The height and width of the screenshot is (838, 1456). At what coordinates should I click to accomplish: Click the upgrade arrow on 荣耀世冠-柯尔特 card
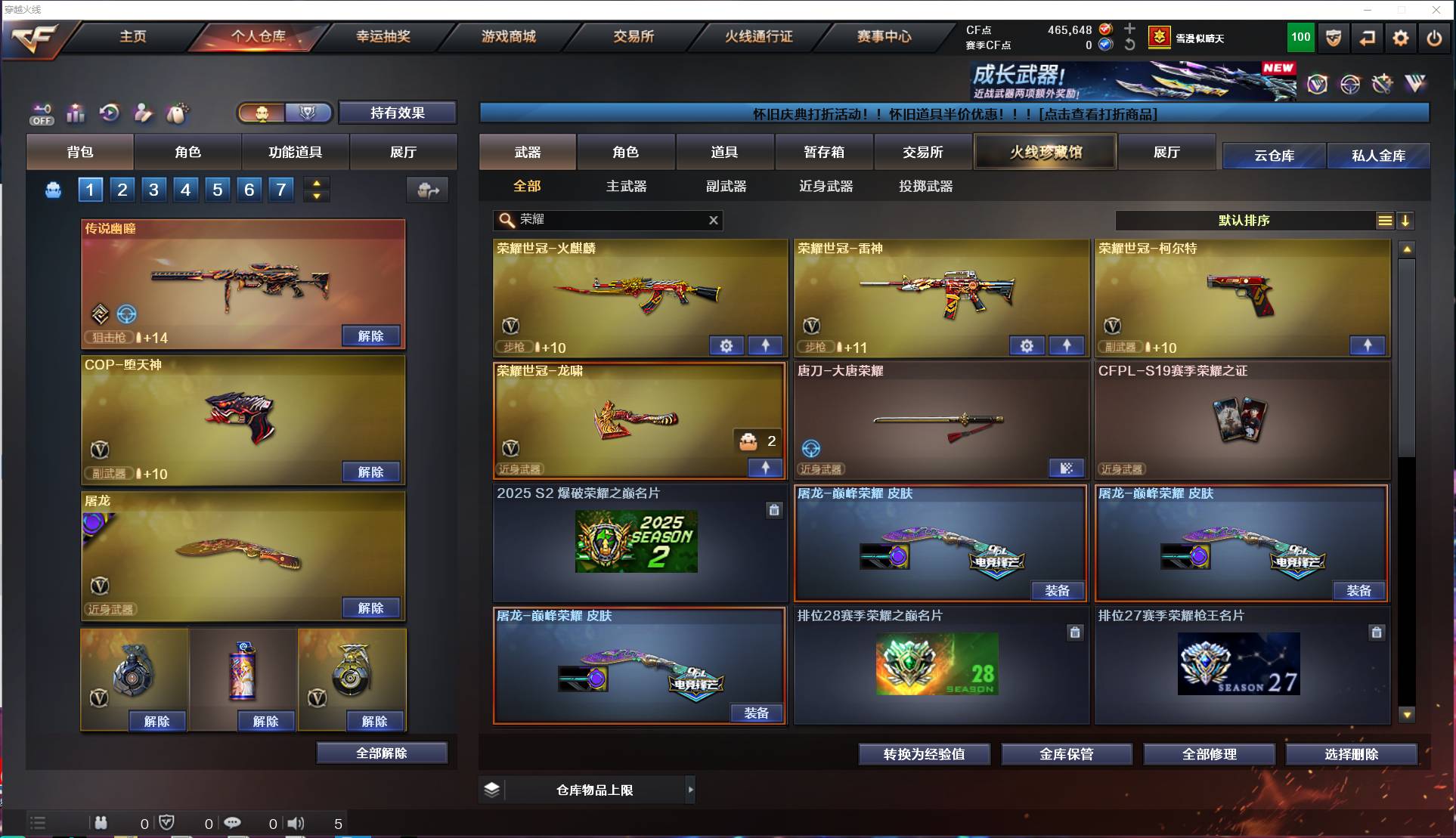point(1368,345)
